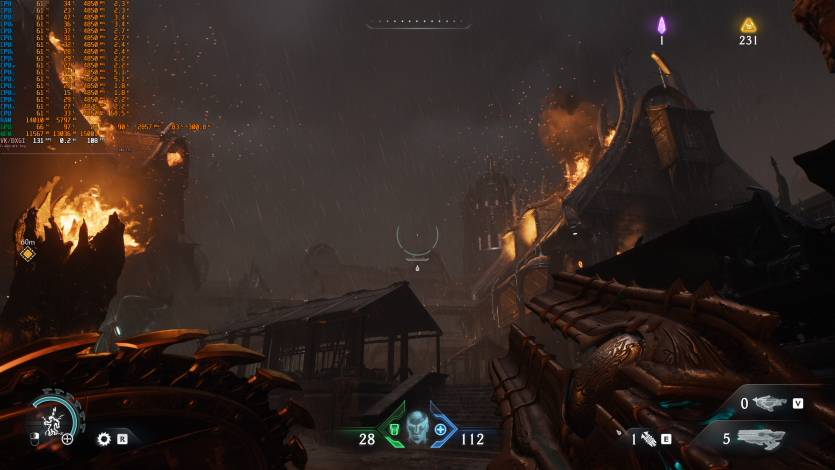Viewport: 835px width, 470px height.
Task: Click the 60m objective waypoint marker
Action: (28, 254)
